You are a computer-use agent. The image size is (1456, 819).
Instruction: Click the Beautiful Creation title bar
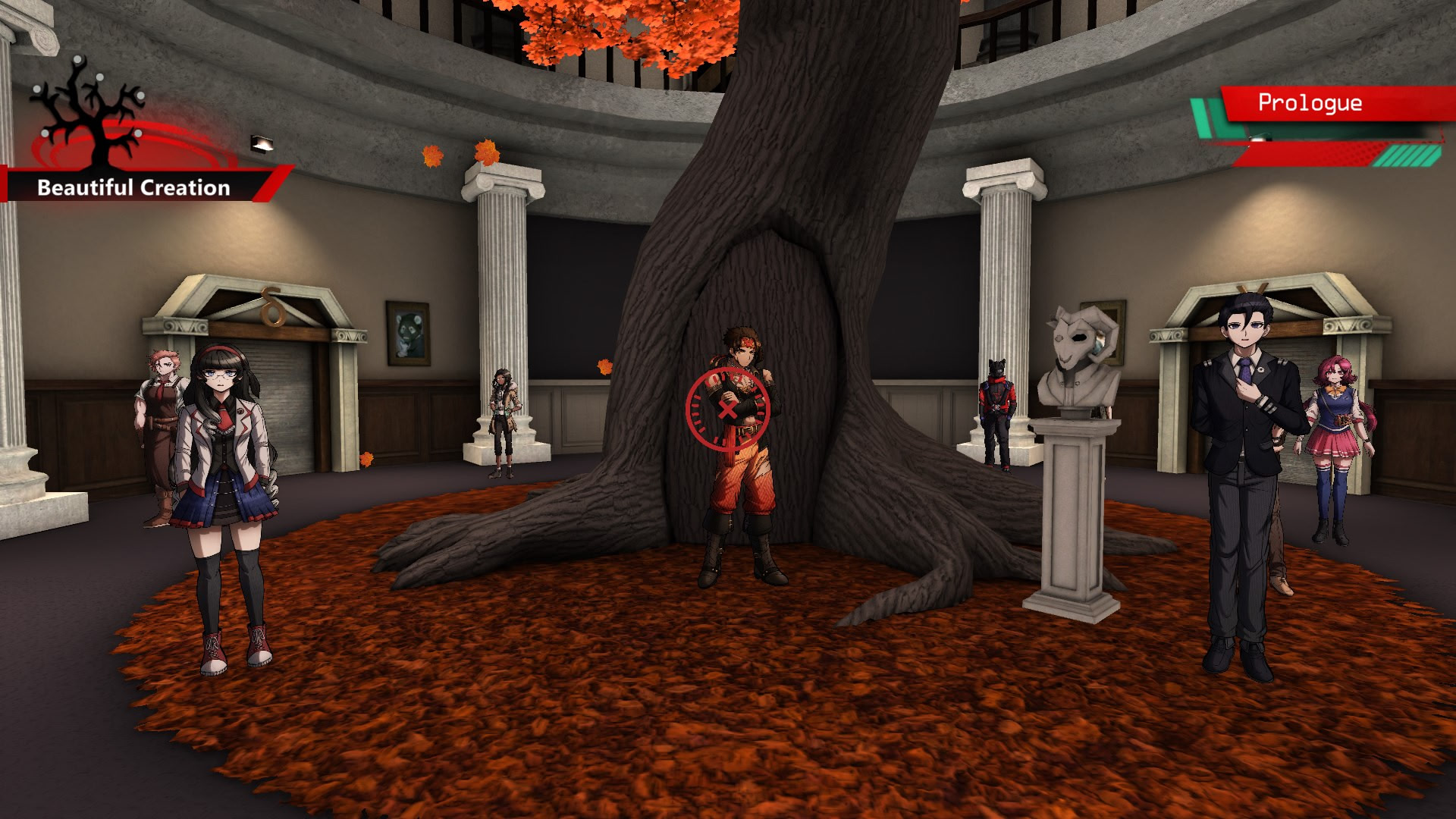point(135,185)
